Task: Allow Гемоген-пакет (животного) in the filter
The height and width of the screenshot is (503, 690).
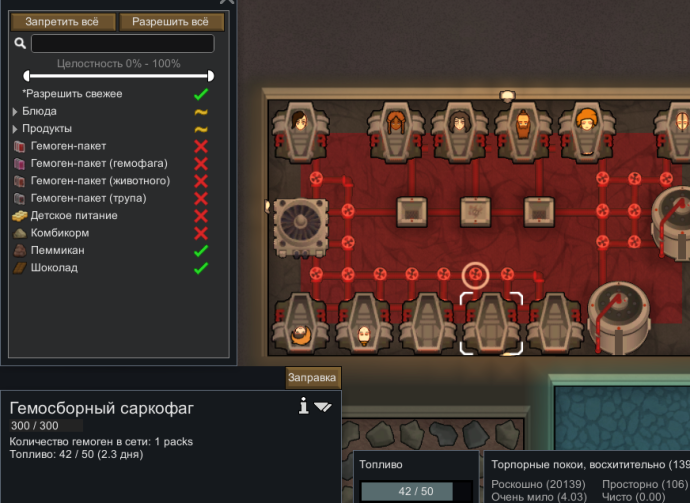Action: click(x=201, y=181)
